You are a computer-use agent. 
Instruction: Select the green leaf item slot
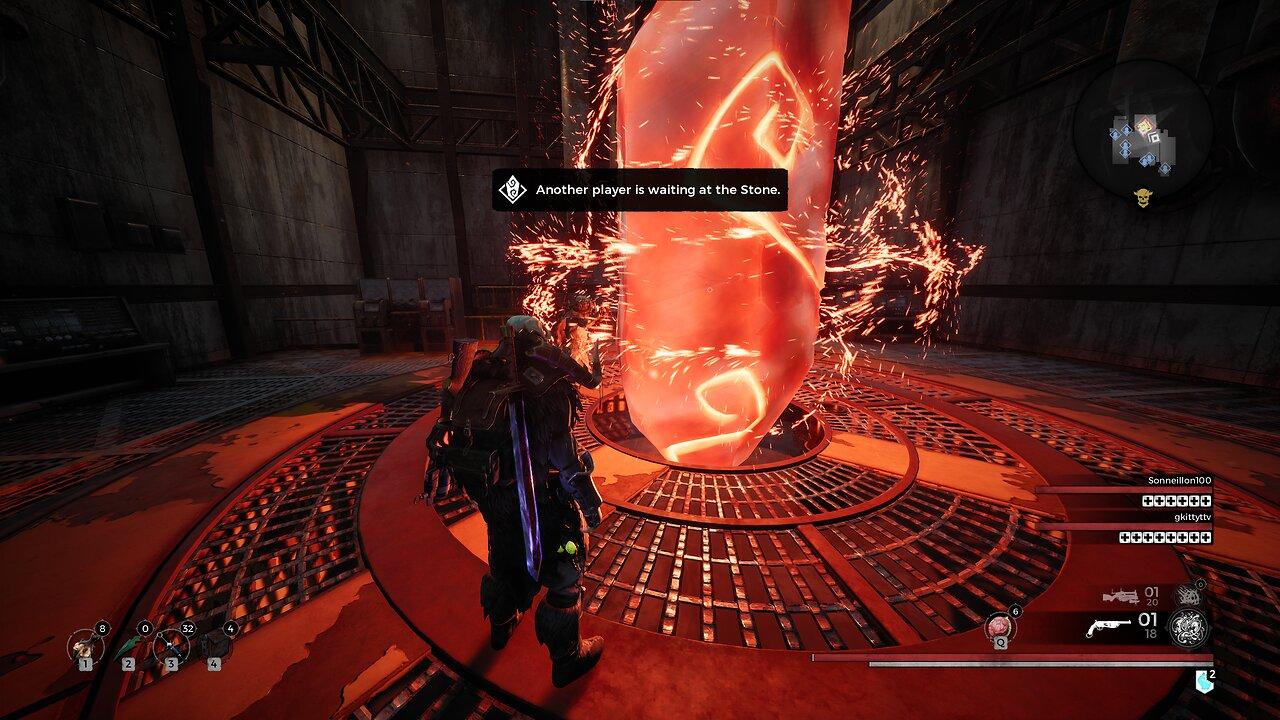click(128, 645)
